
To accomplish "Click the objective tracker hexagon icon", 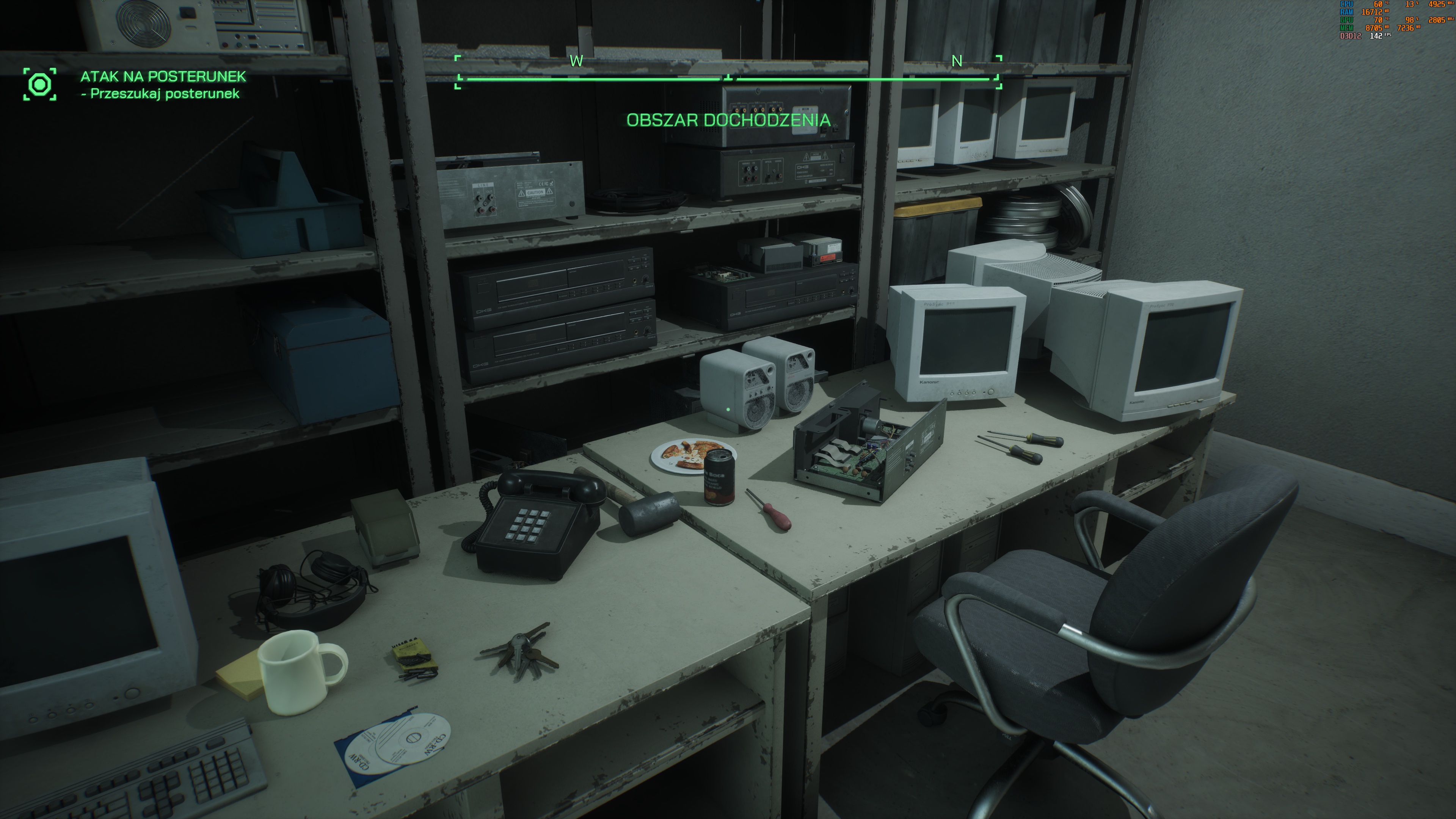I will coord(40,84).
